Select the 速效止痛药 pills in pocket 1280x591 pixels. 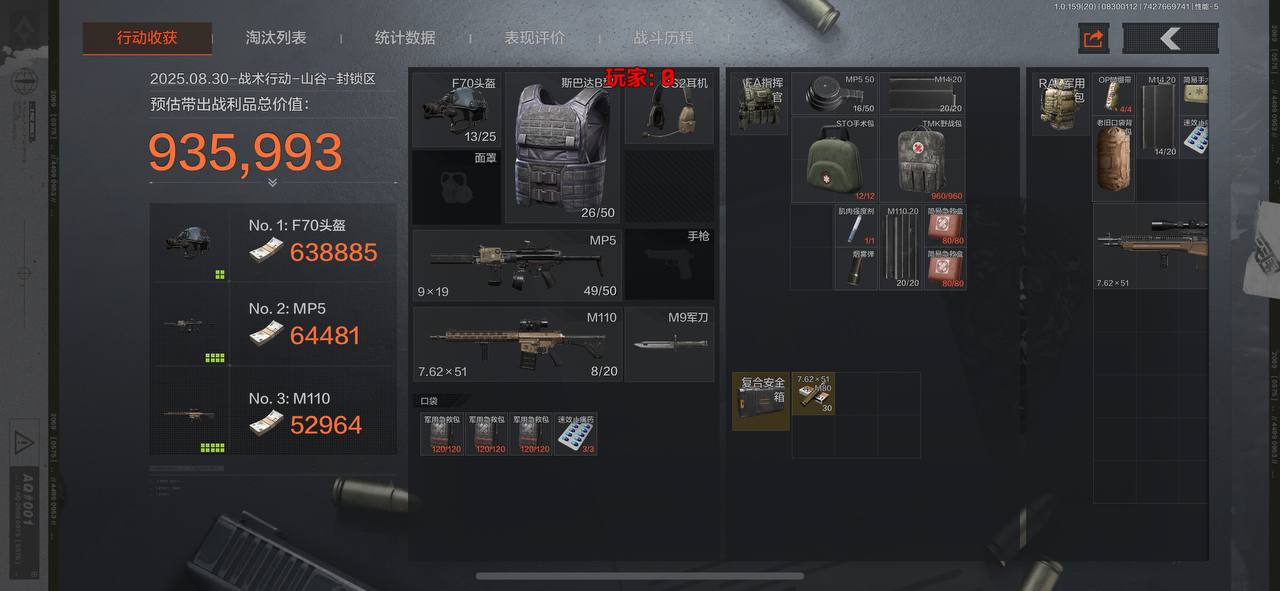coord(576,434)
